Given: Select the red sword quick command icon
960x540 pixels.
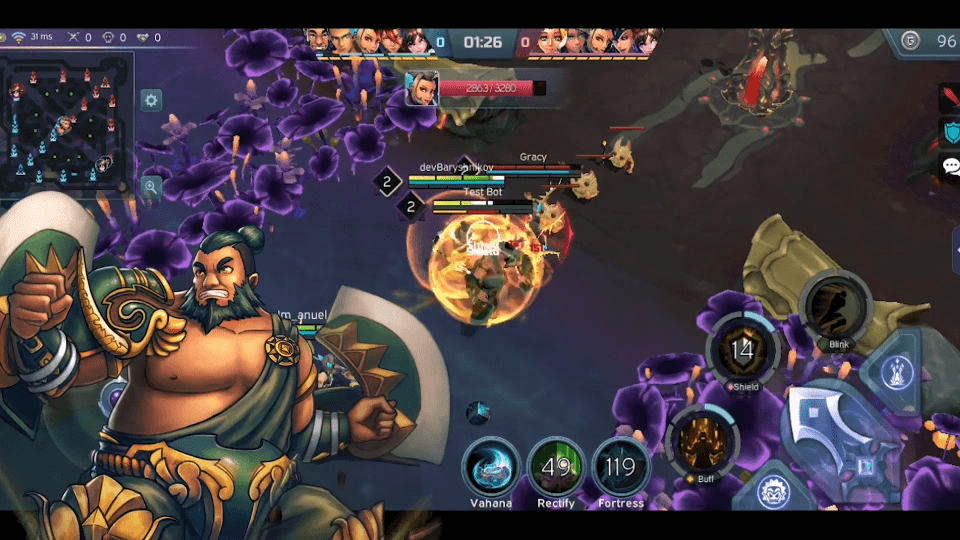Looking at the screenshot, I should pos(950,98).
